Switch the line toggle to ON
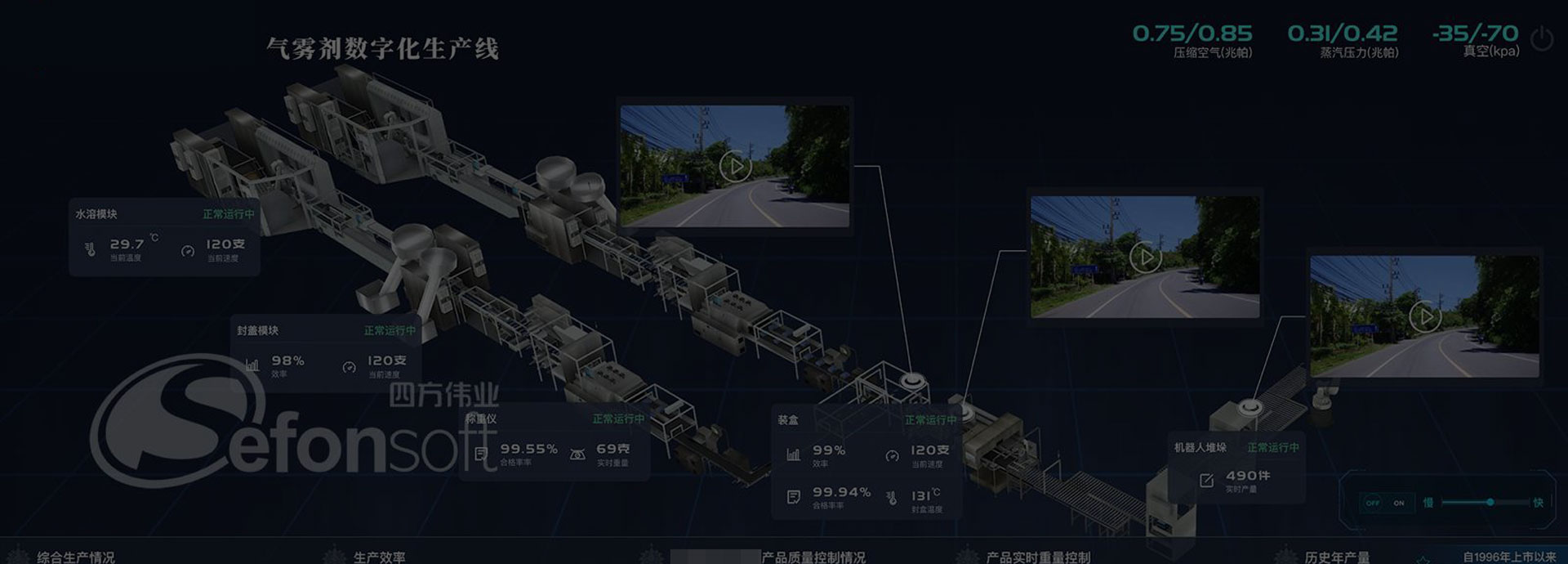 click(x=1399, y=503)
